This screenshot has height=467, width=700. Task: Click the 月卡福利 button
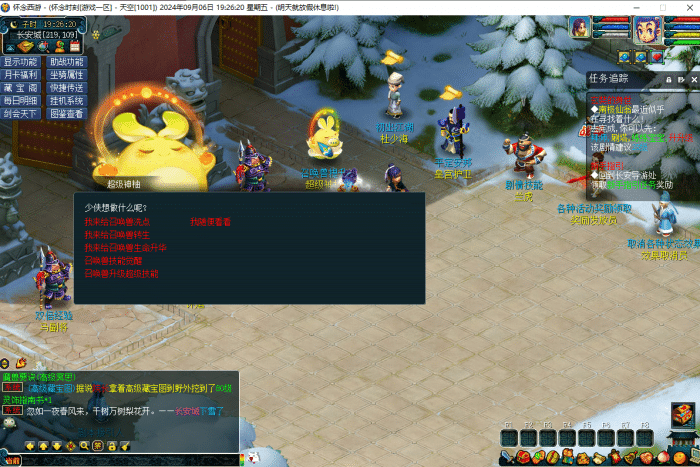22,75
